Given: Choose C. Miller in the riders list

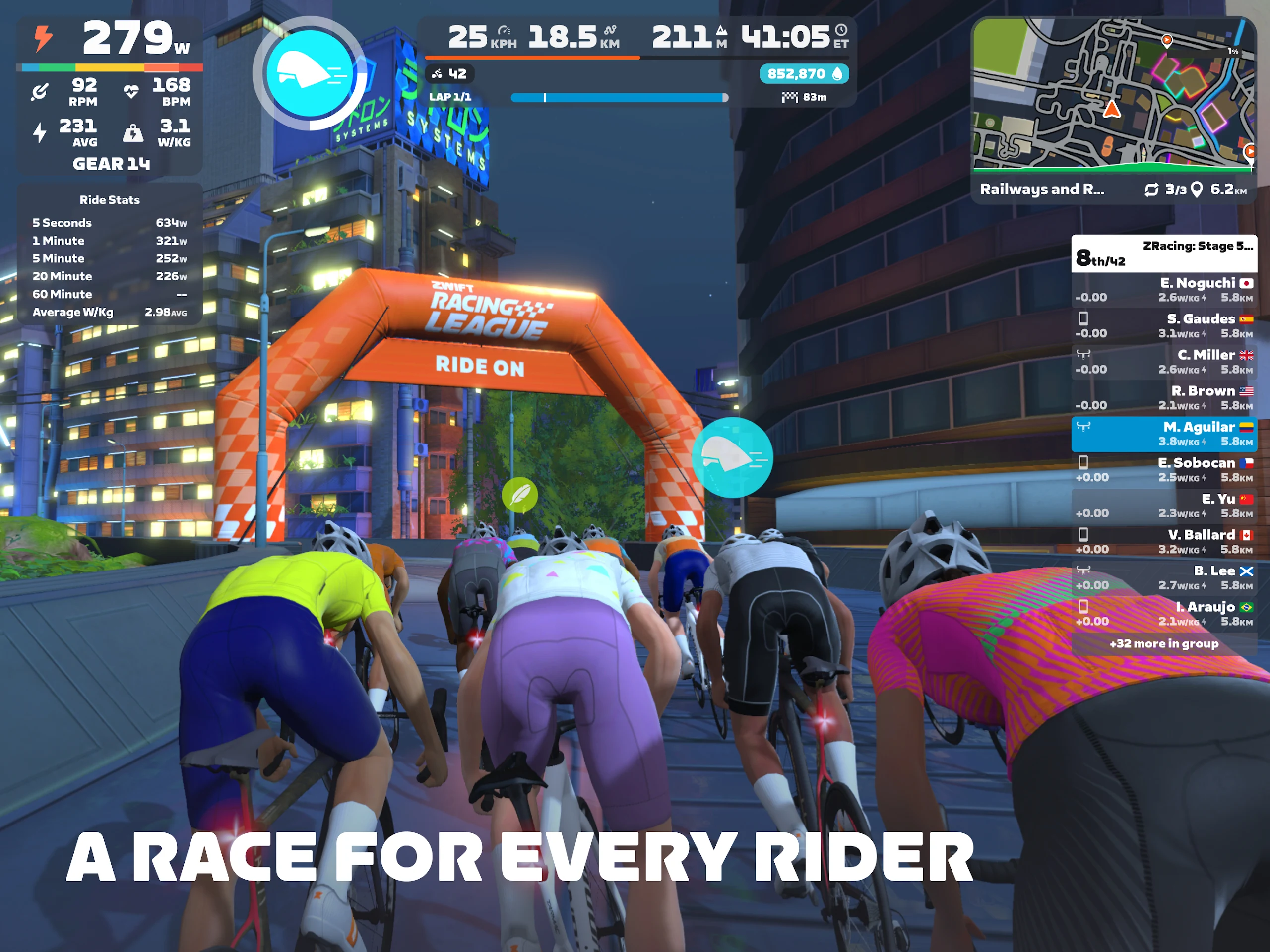Looking at the screenshot, I should [1163, 362].
